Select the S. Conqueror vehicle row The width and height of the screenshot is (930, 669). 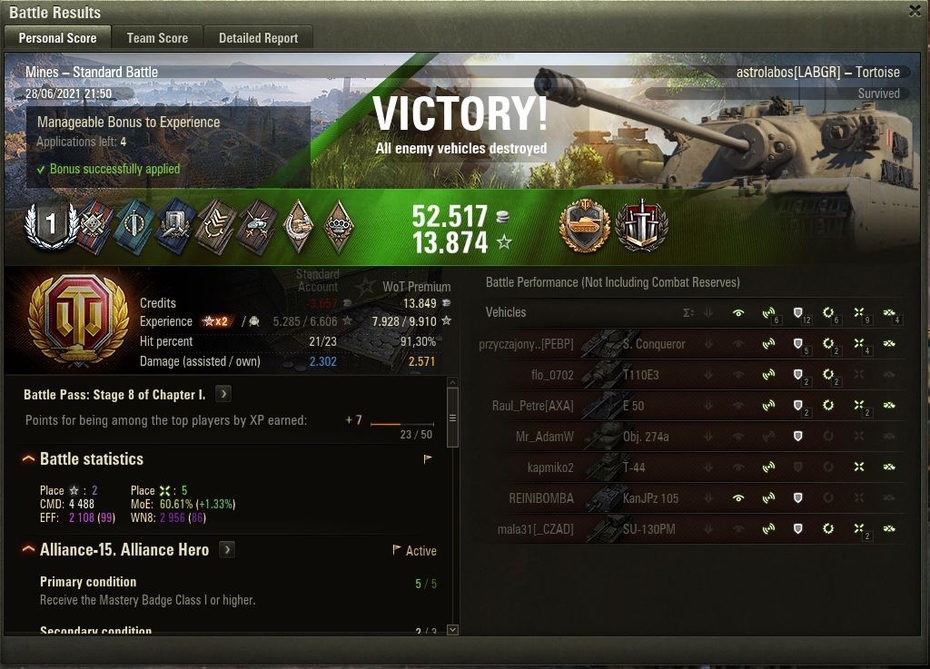(654, 344)
